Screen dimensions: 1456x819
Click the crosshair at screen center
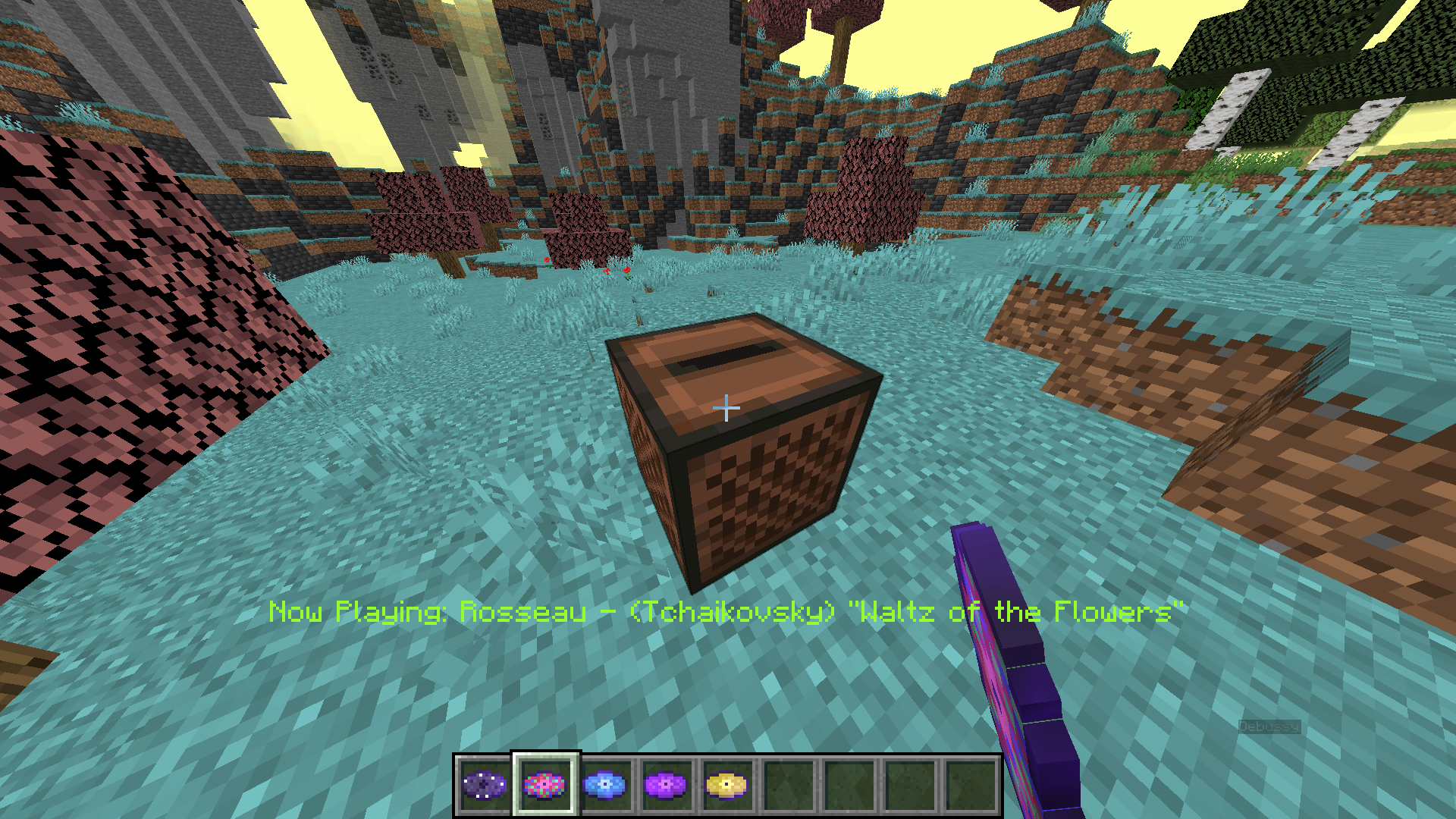[x=728, y=407]
